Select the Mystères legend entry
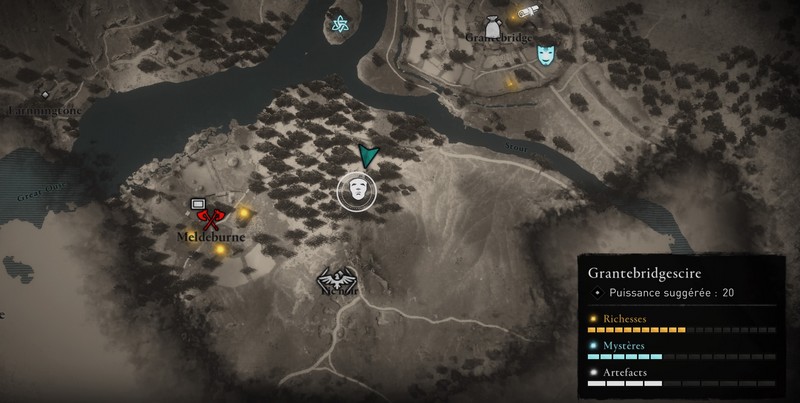Screen dimensions: 800x403 pos(623,345)
